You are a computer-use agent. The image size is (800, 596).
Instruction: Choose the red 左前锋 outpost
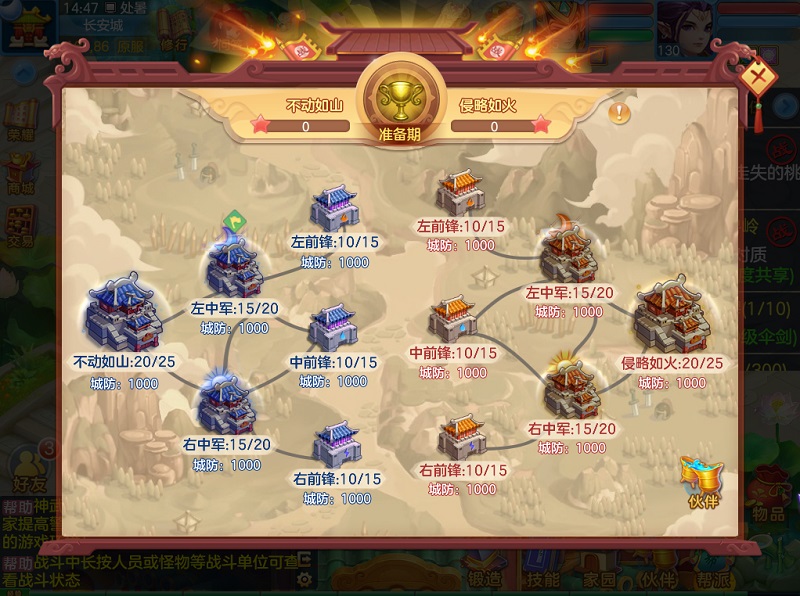coord(461,193)
